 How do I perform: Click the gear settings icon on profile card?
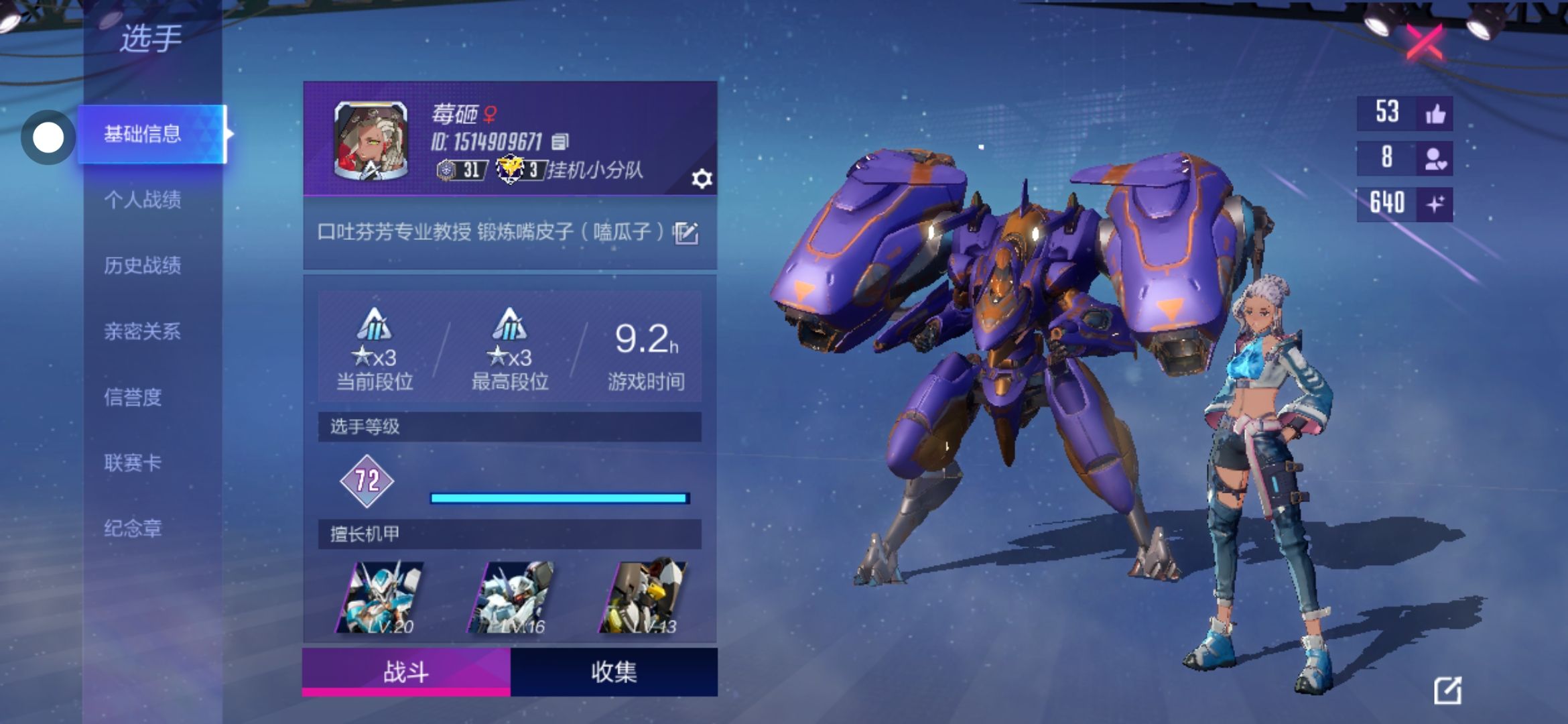coord(702,179)
